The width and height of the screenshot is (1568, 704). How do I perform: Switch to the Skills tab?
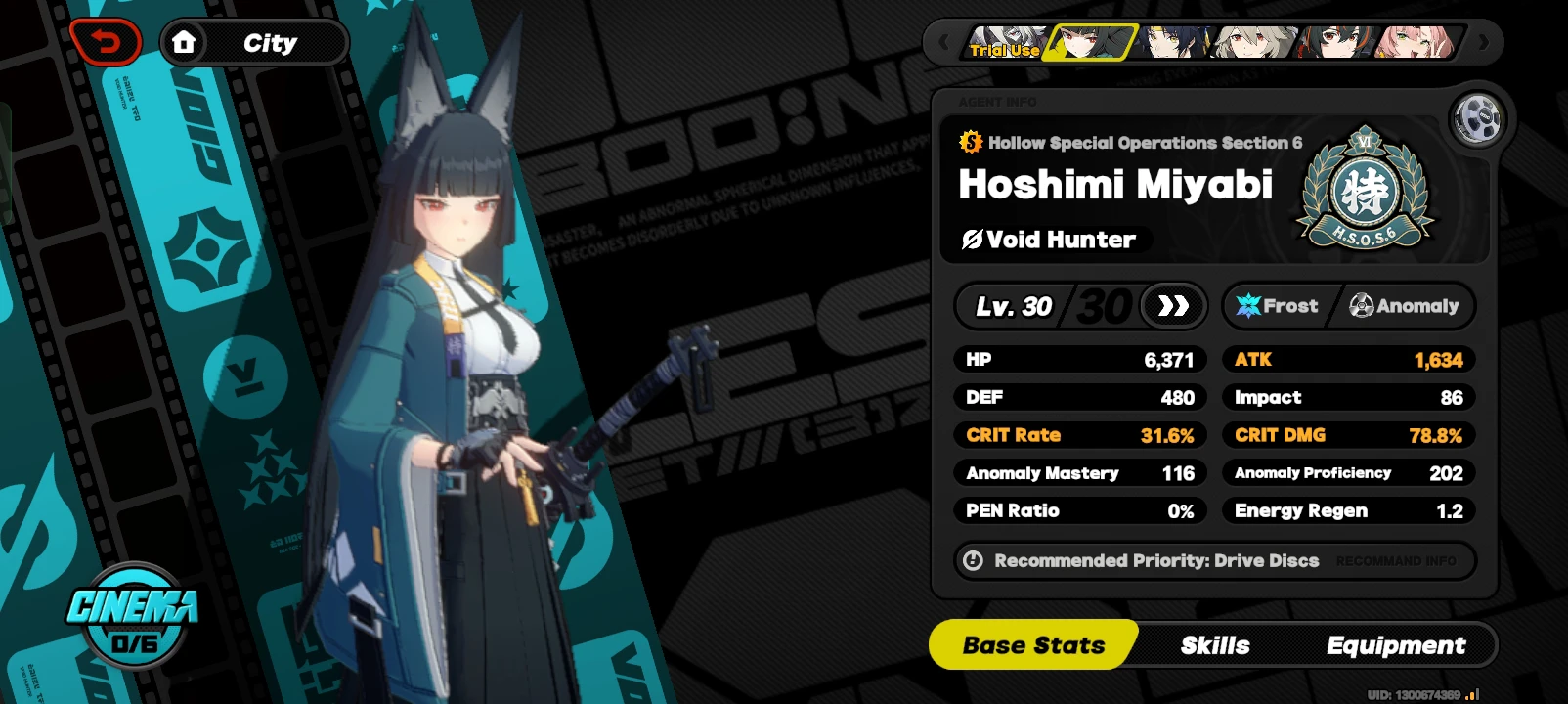(x=1216, y=645)
